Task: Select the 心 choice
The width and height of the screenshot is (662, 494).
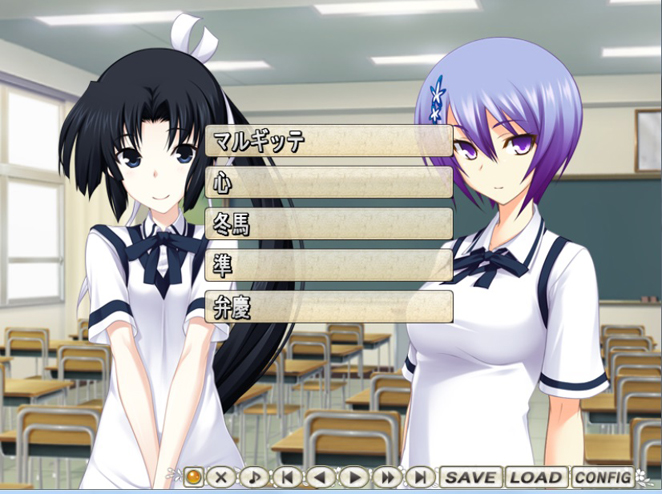Action: coord(328,182)
